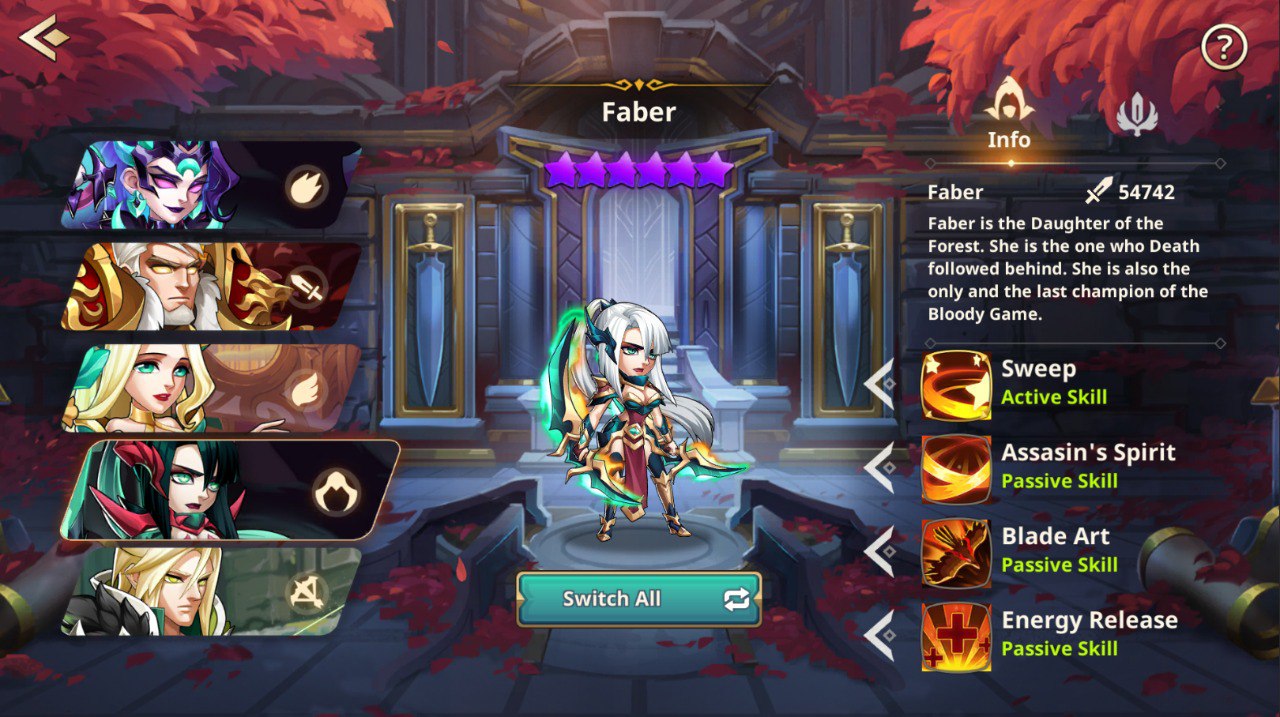View the Sweep active skill
Screen dimensions: 1280x717
pyautogui.click(x=956, y=384)
